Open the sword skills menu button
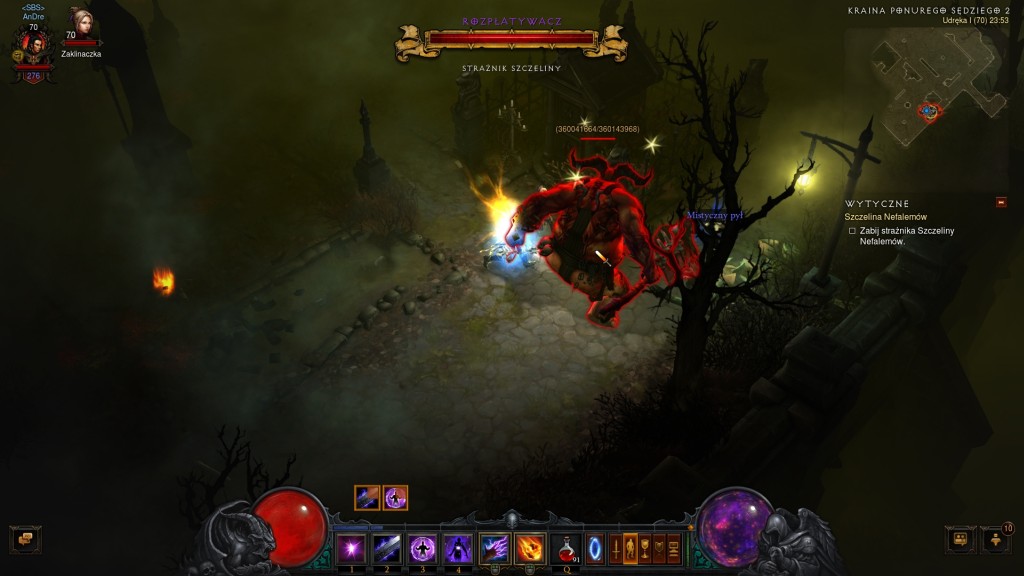This screenshot has width=1024, height=576. (x=615, y=548)
